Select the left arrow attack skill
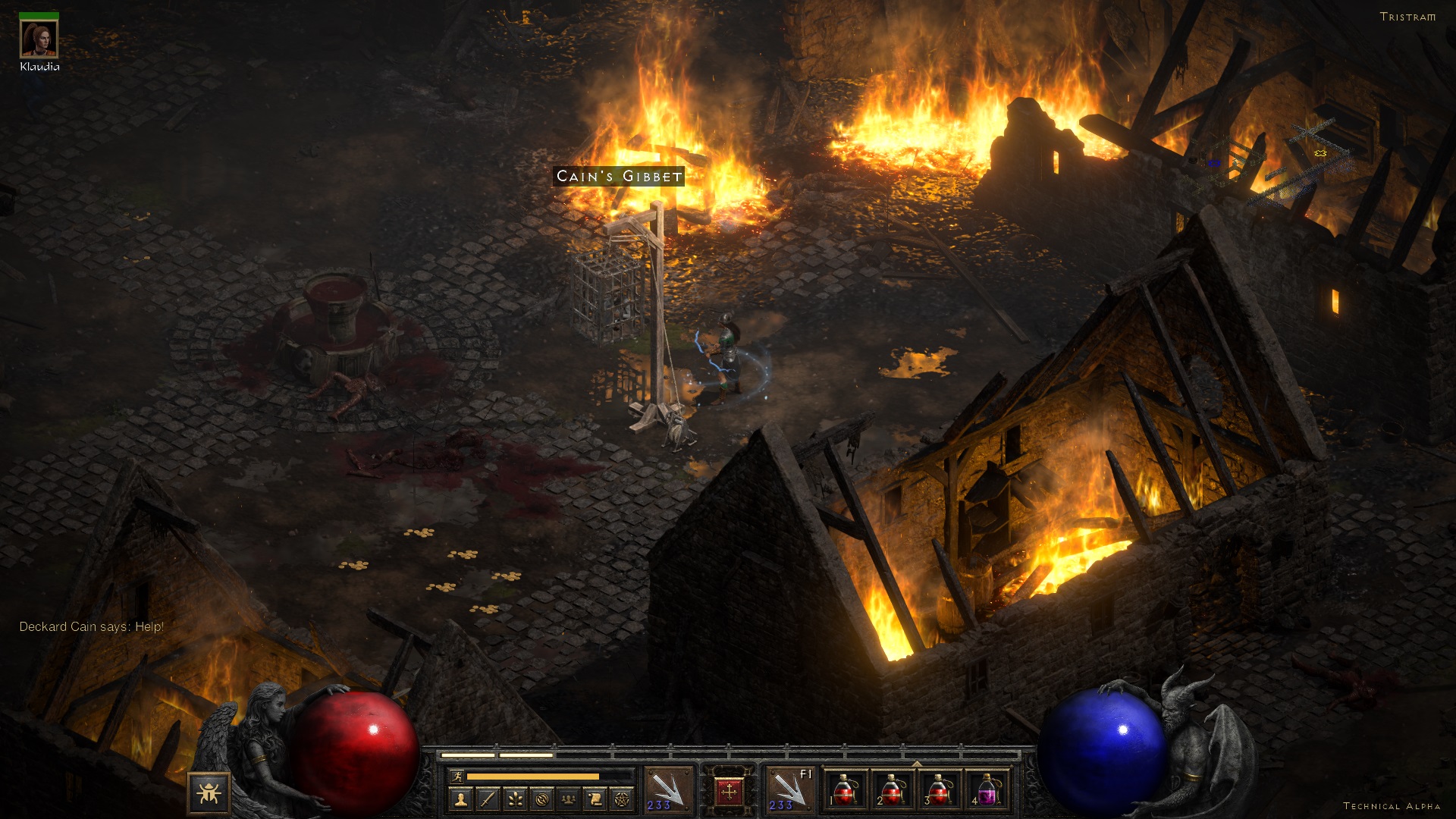The width and height of the screenshot is (1456, 819). [x=668, y=790]
